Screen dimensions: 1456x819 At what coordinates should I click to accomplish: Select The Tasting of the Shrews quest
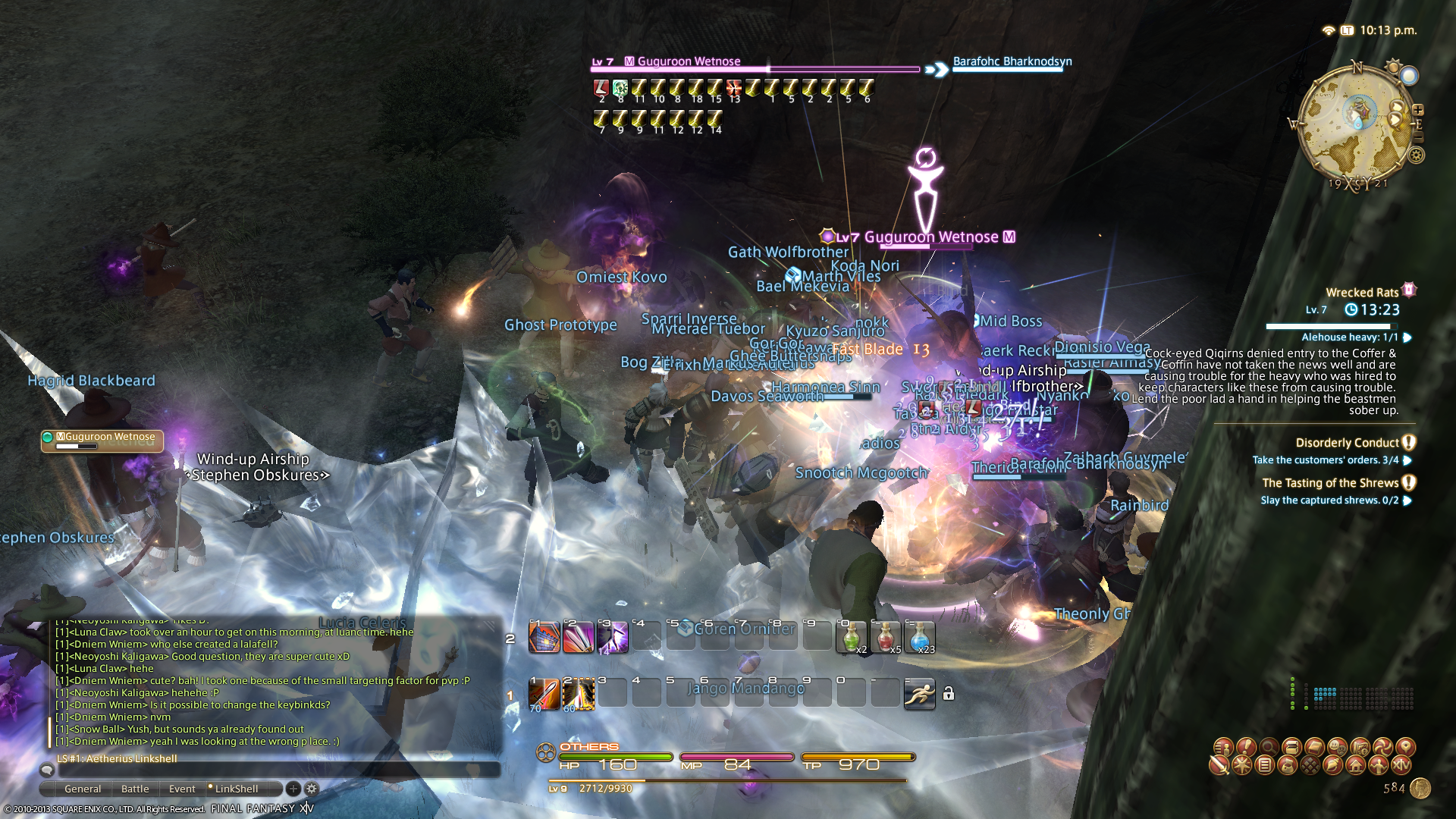click(1330, 483)
